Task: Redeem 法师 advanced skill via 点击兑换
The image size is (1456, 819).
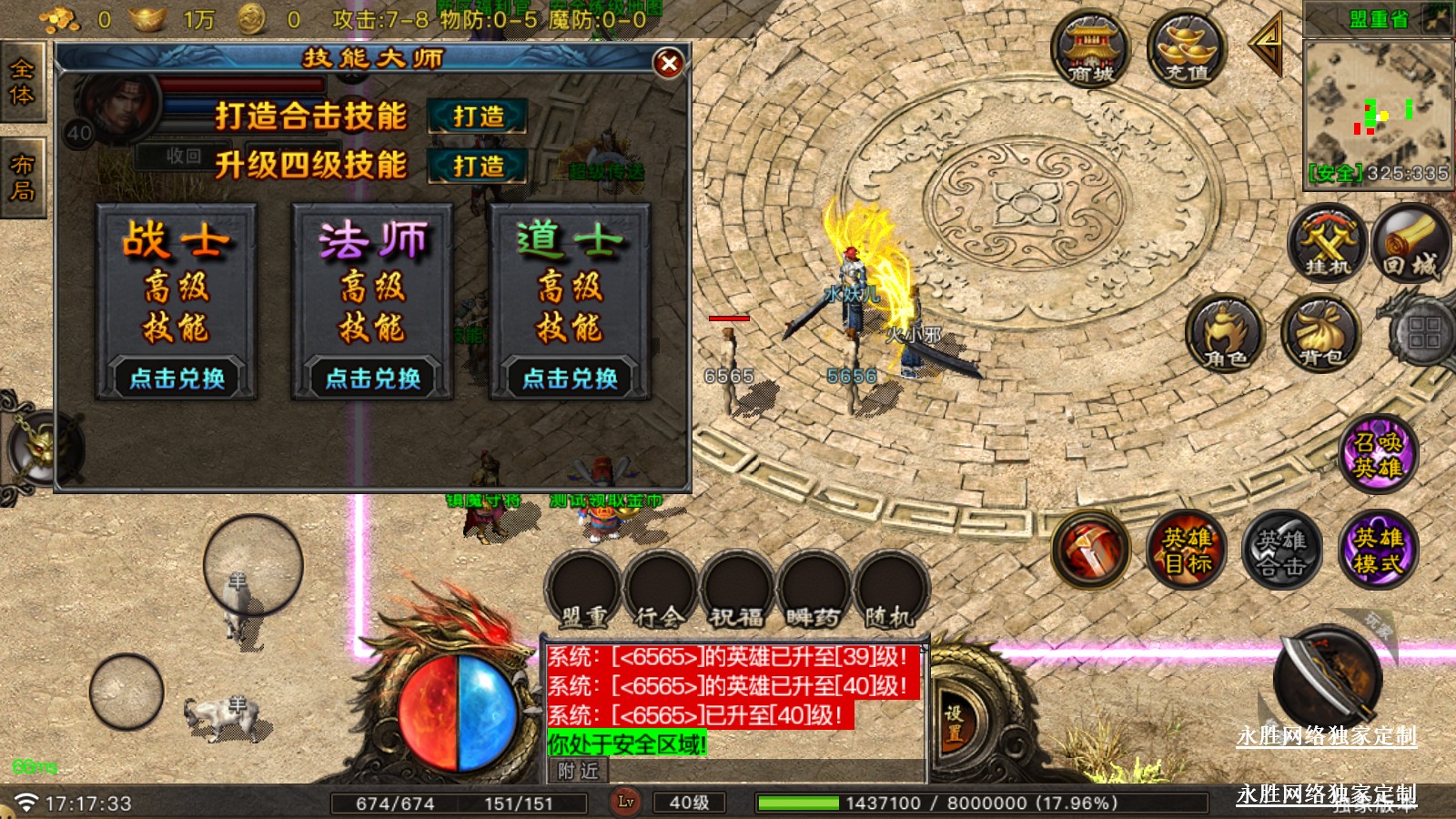Action: pyautogui.click(x=373, y=378)
